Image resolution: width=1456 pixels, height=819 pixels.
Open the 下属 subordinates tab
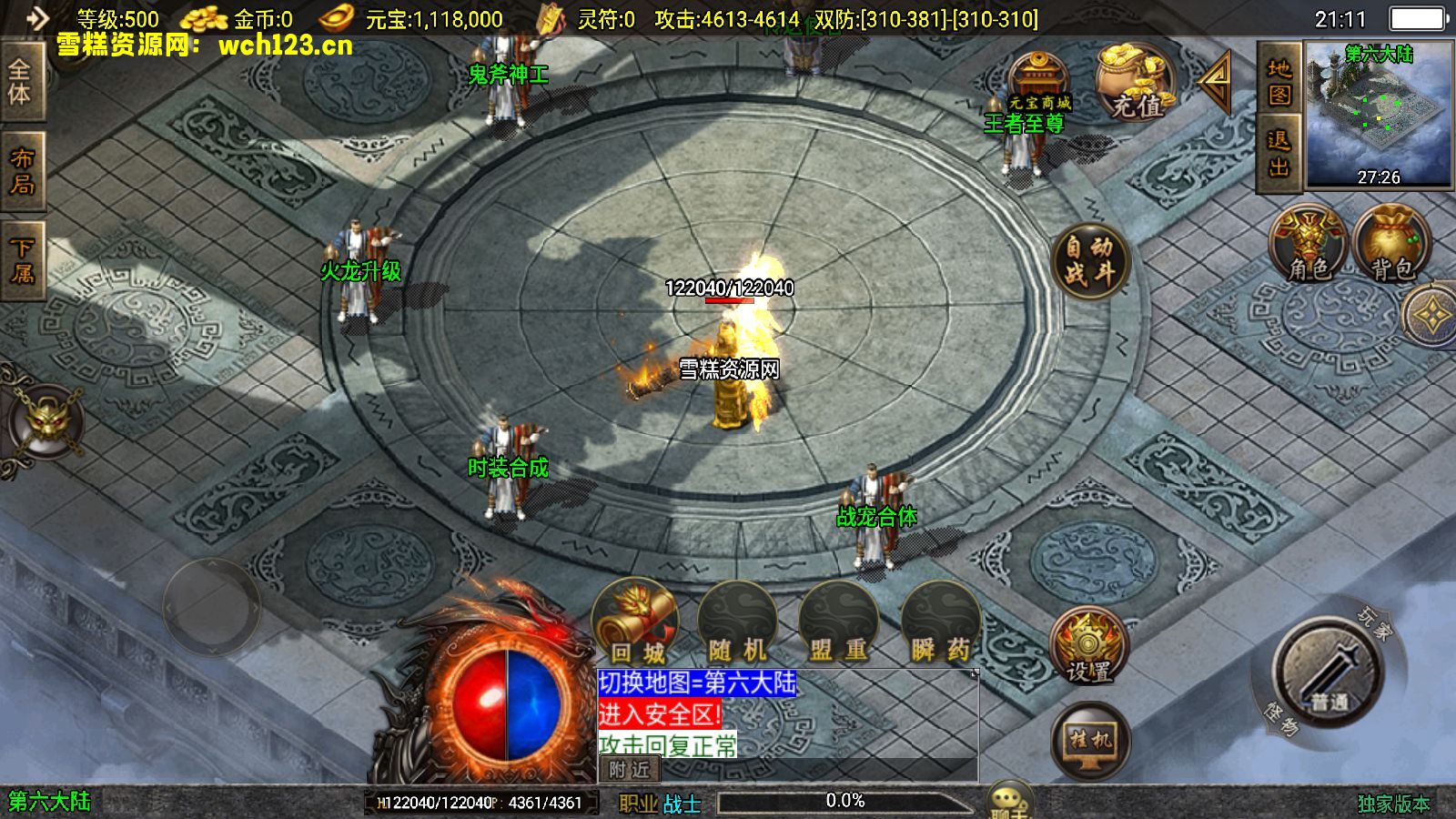coord(22,260)
